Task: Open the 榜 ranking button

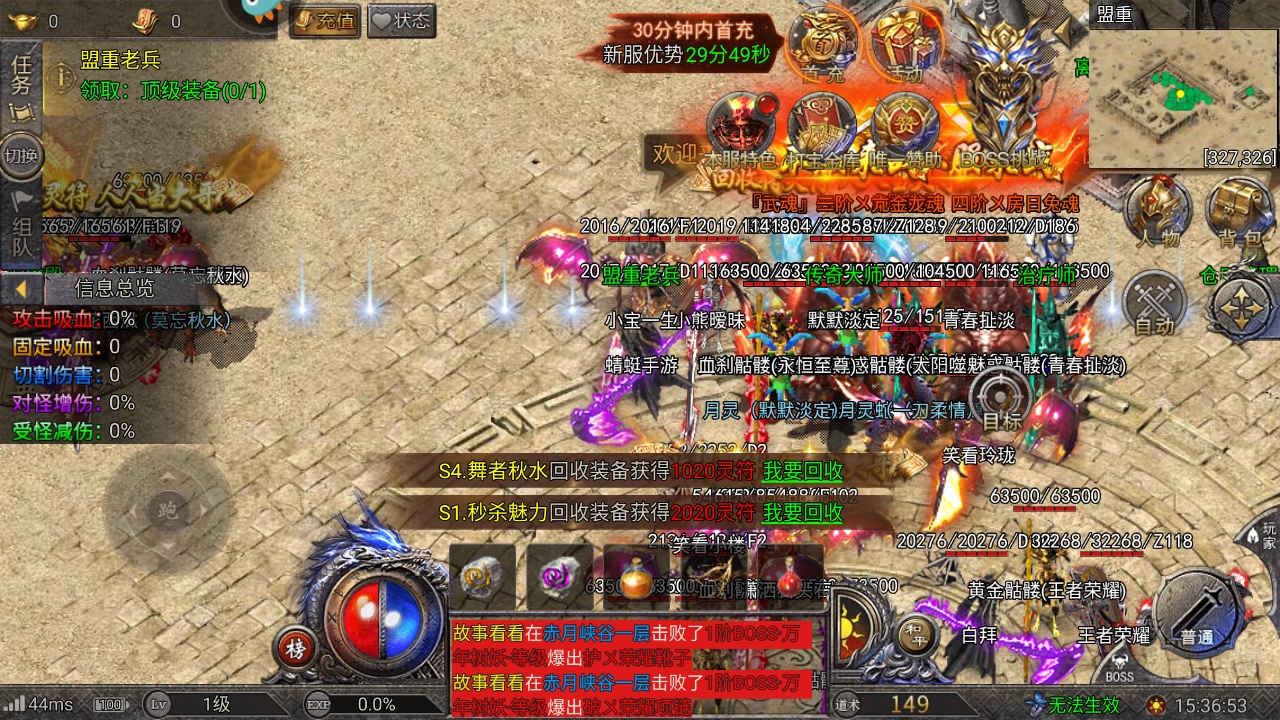Action: click(x=295, y=647)
